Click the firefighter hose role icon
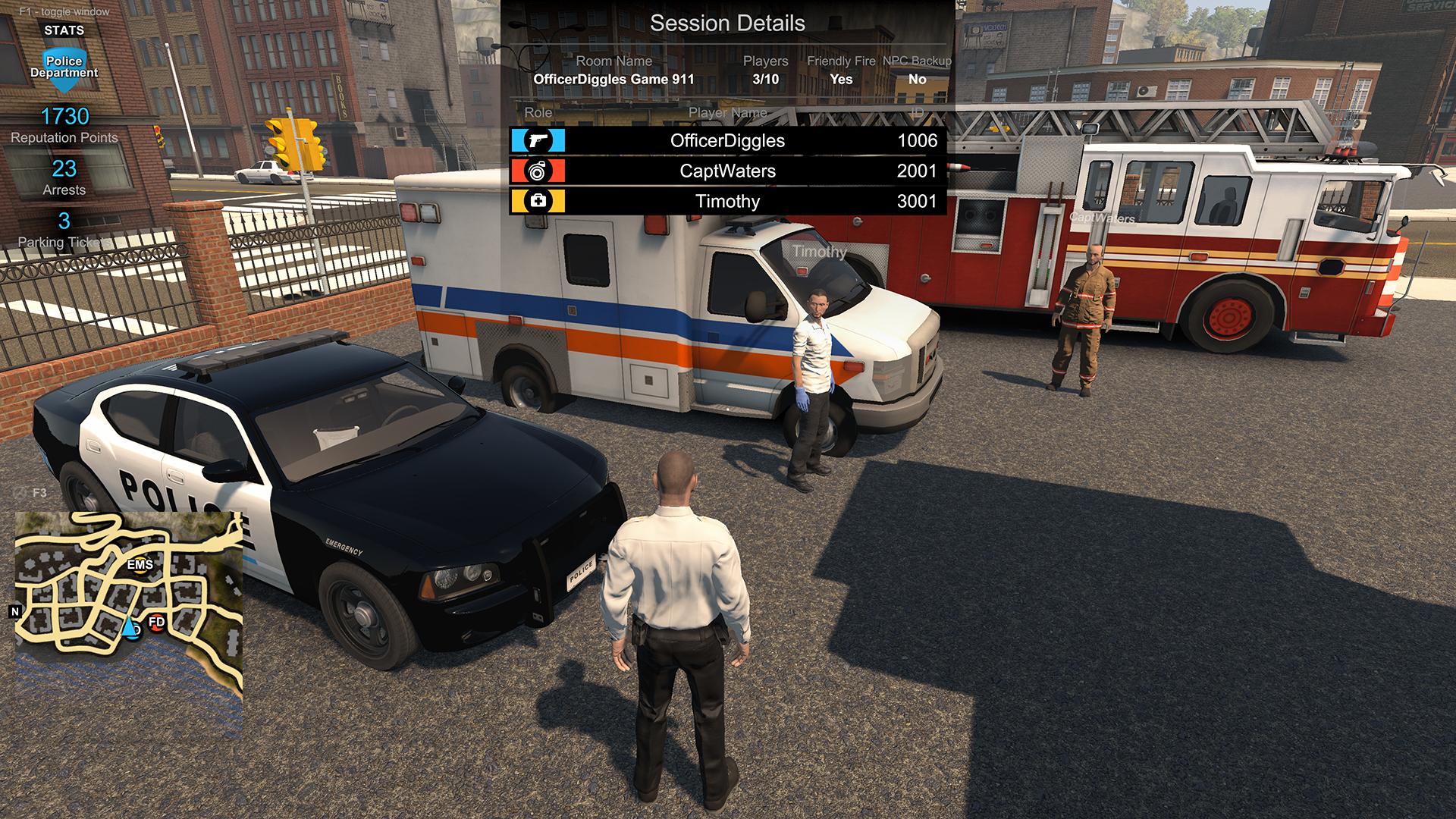1456x819 pixels. 538,171
